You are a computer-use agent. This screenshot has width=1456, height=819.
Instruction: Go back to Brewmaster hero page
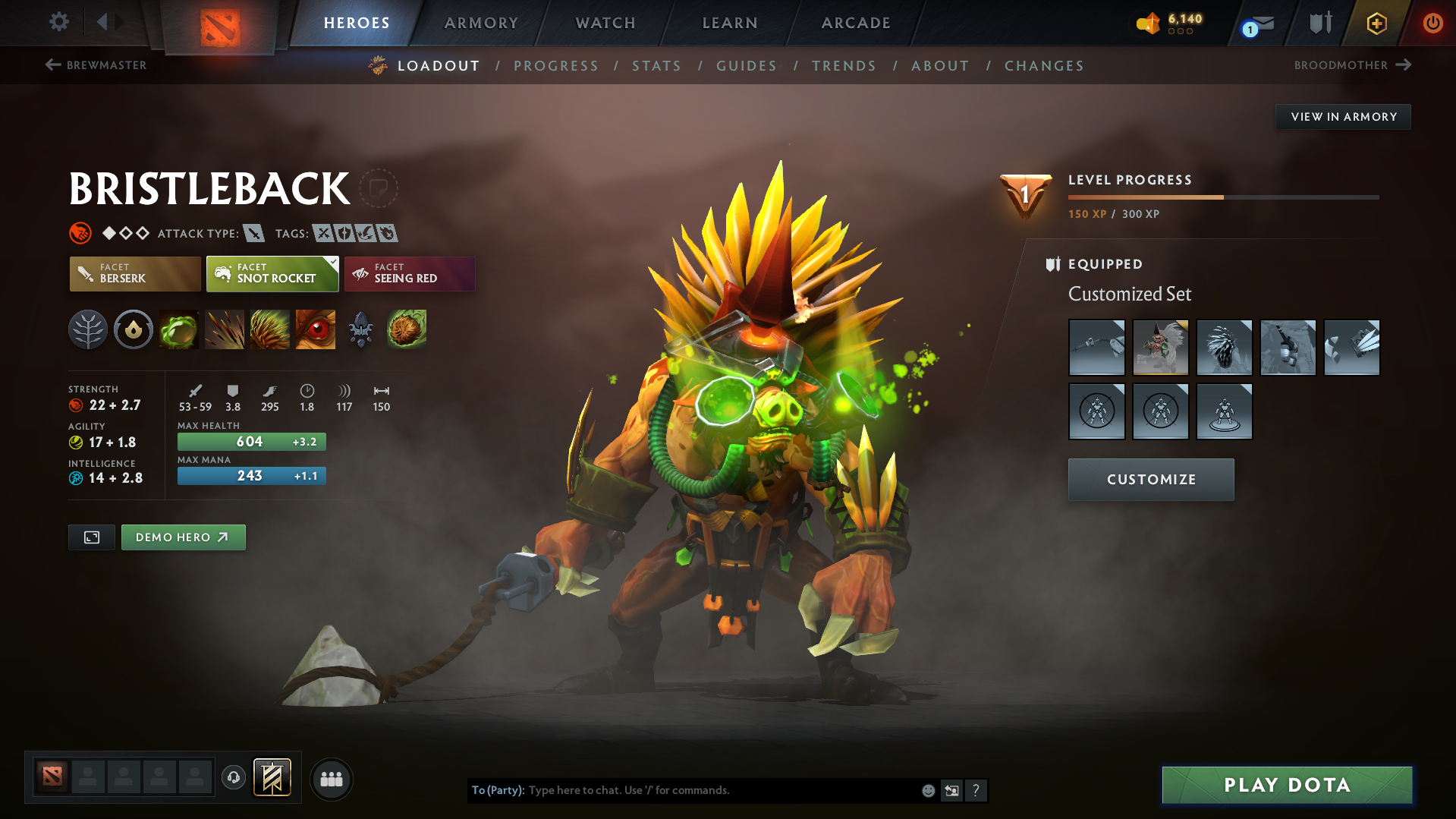tap(95, 65)
